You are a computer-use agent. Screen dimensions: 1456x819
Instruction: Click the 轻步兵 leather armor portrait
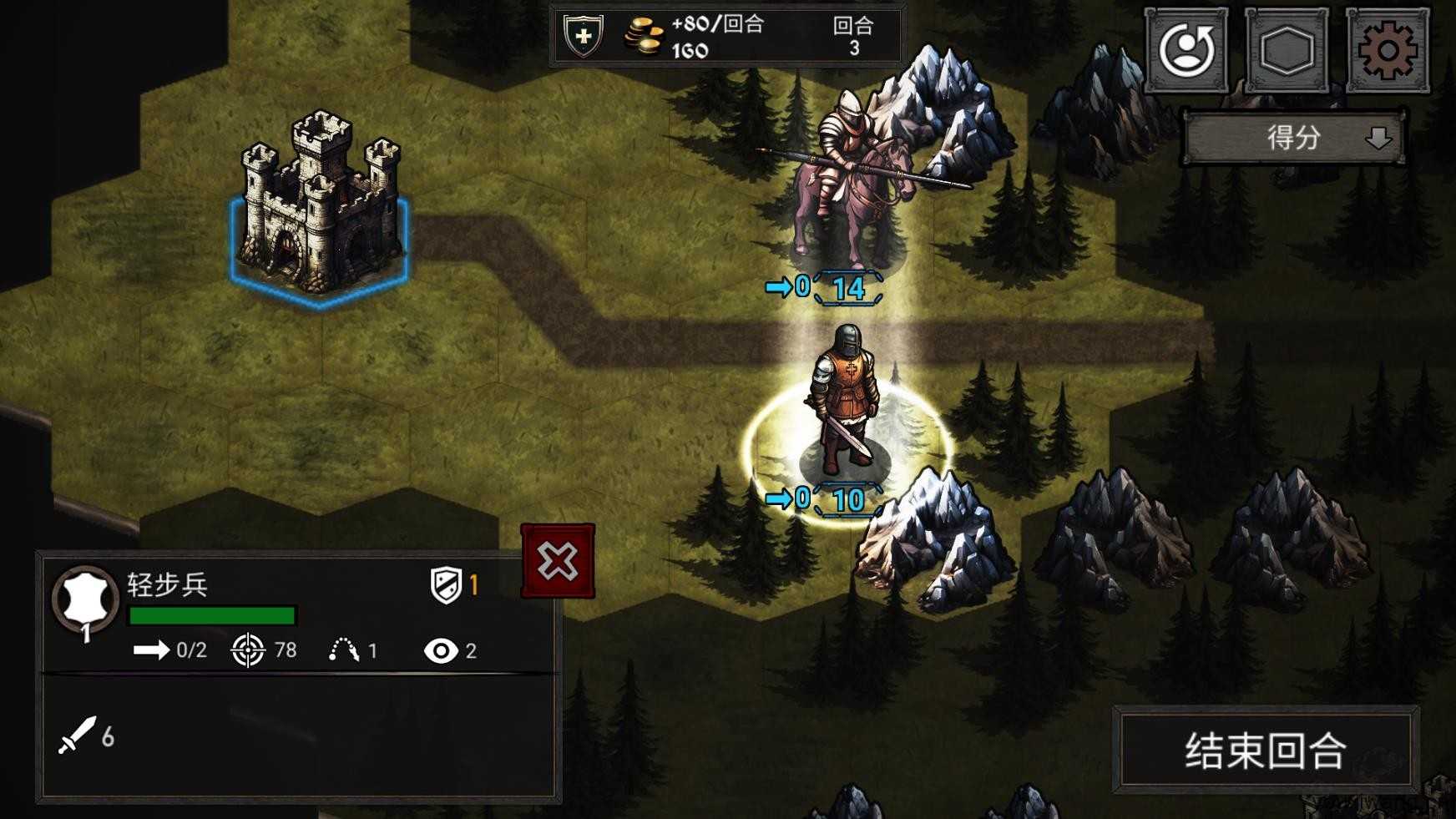(85, 598)
